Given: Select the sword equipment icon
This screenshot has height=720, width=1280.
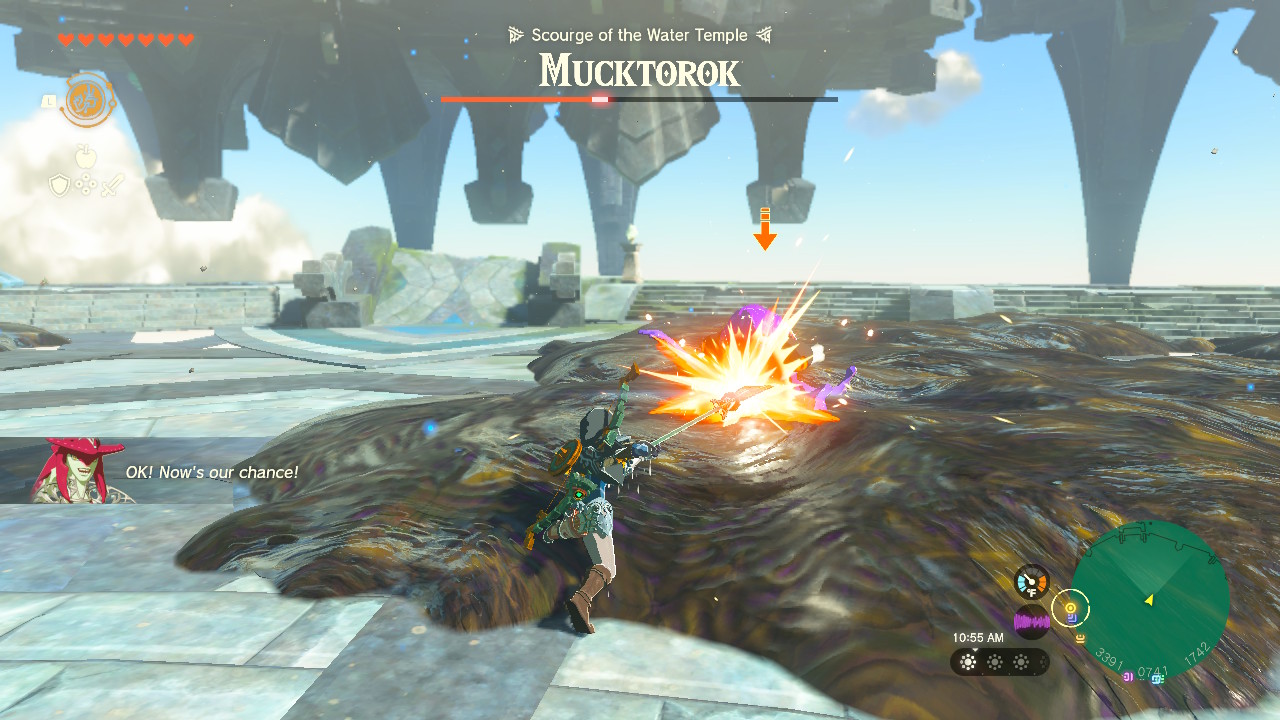Looking at the screenshot, I should [x=112, y=184].
